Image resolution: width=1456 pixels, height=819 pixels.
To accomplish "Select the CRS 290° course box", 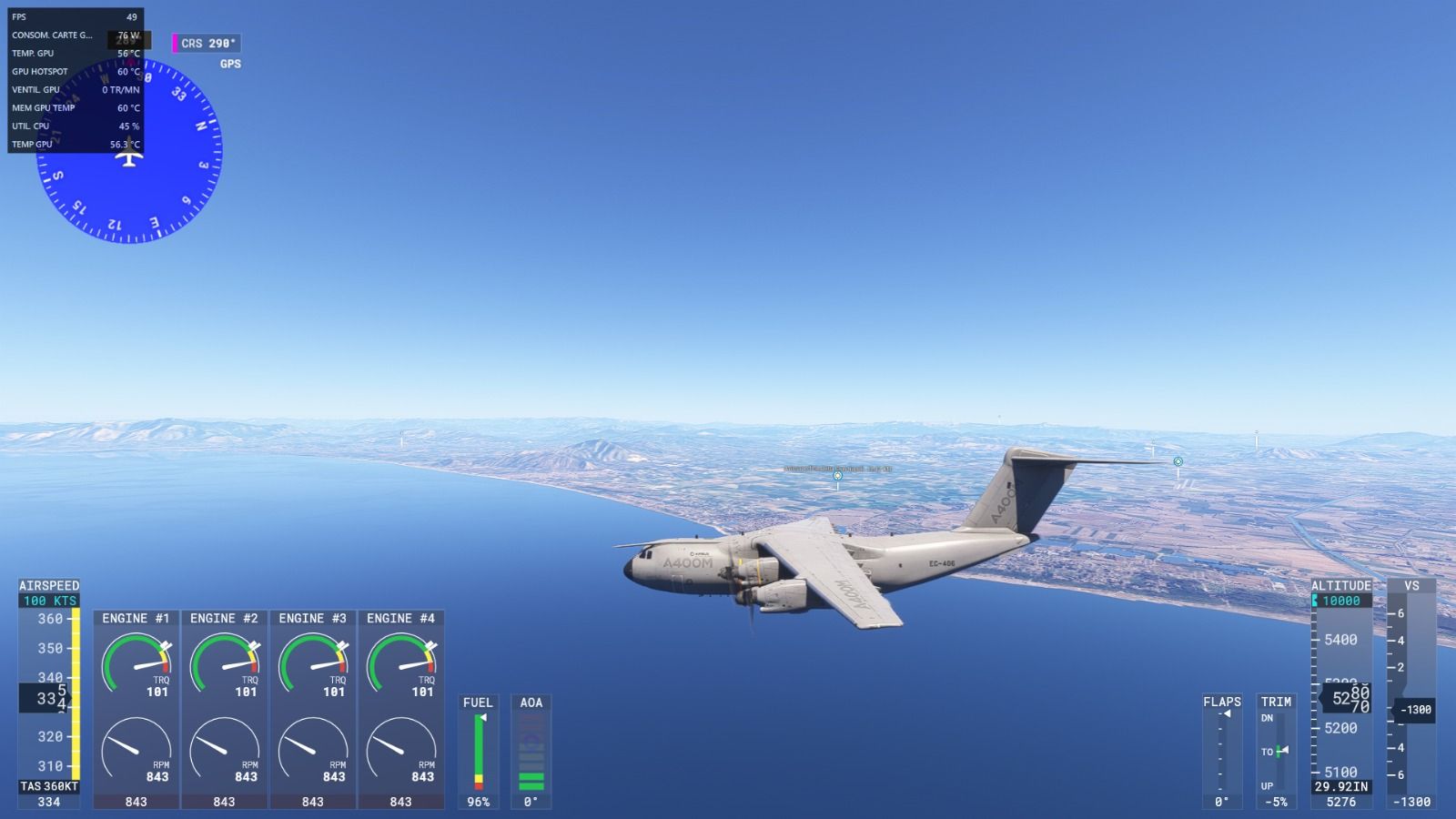I will click(207, 43).
